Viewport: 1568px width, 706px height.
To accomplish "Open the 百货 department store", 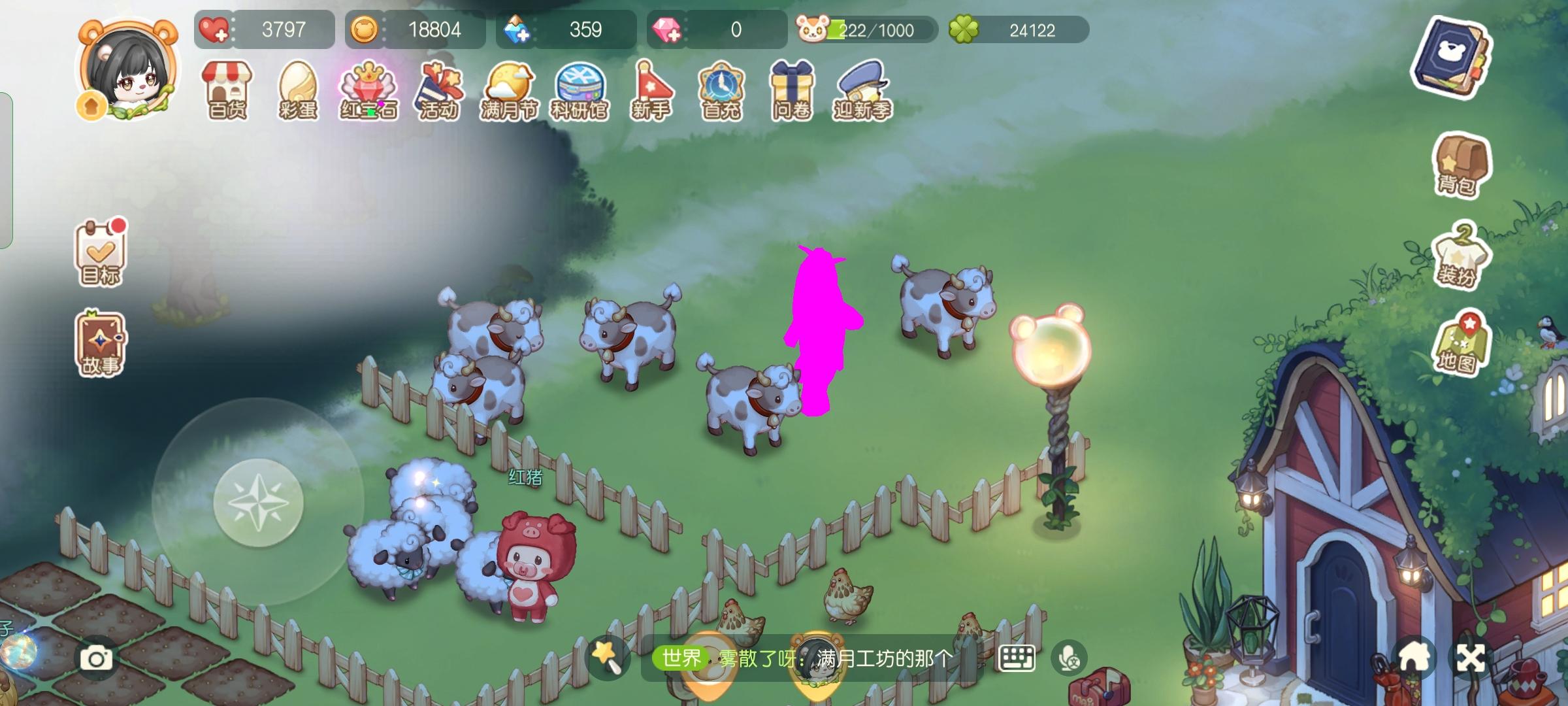I will point(225,90).
